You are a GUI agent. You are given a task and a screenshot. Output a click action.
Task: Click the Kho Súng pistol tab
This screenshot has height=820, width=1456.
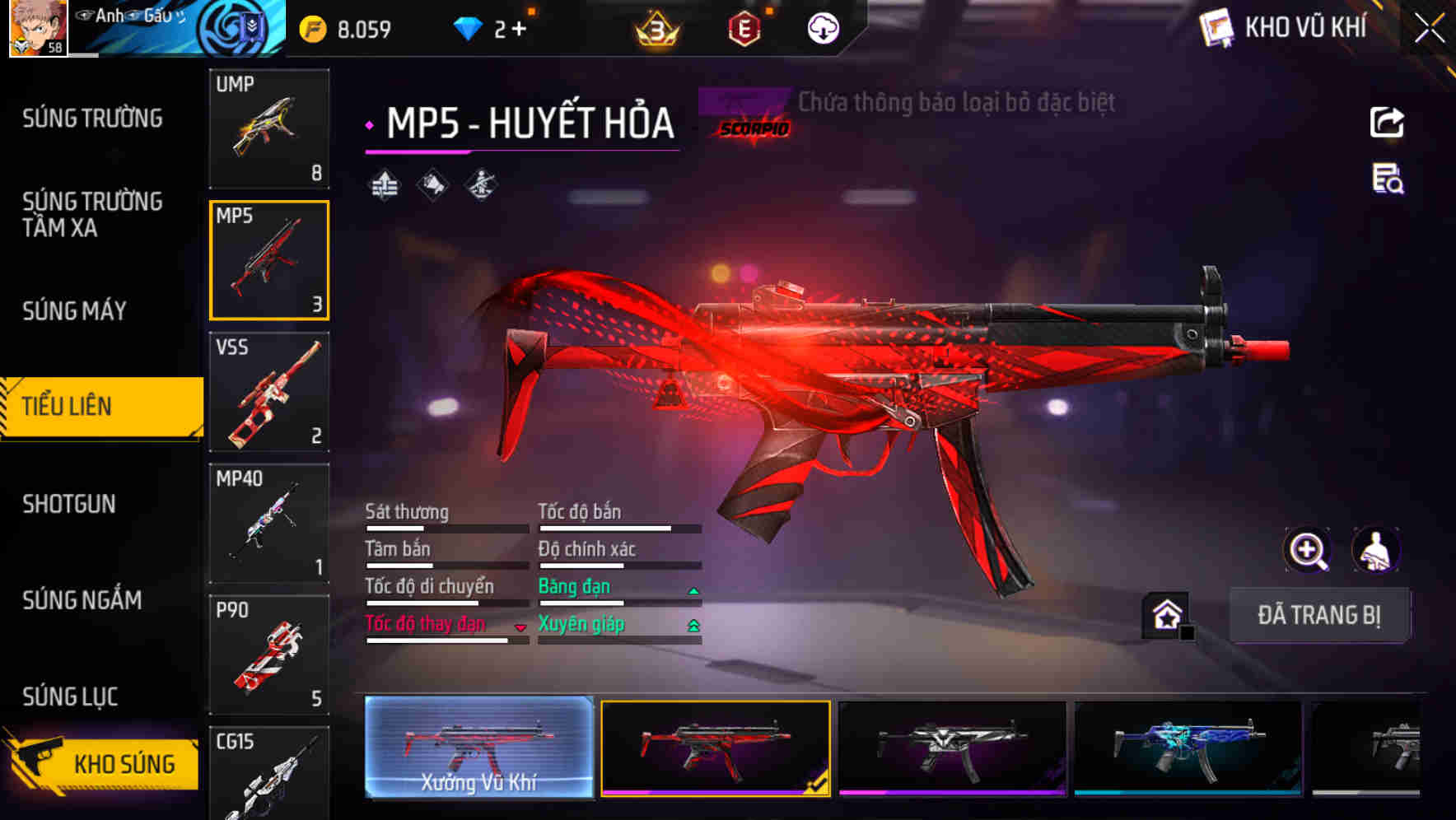click(x=101, y=763)
